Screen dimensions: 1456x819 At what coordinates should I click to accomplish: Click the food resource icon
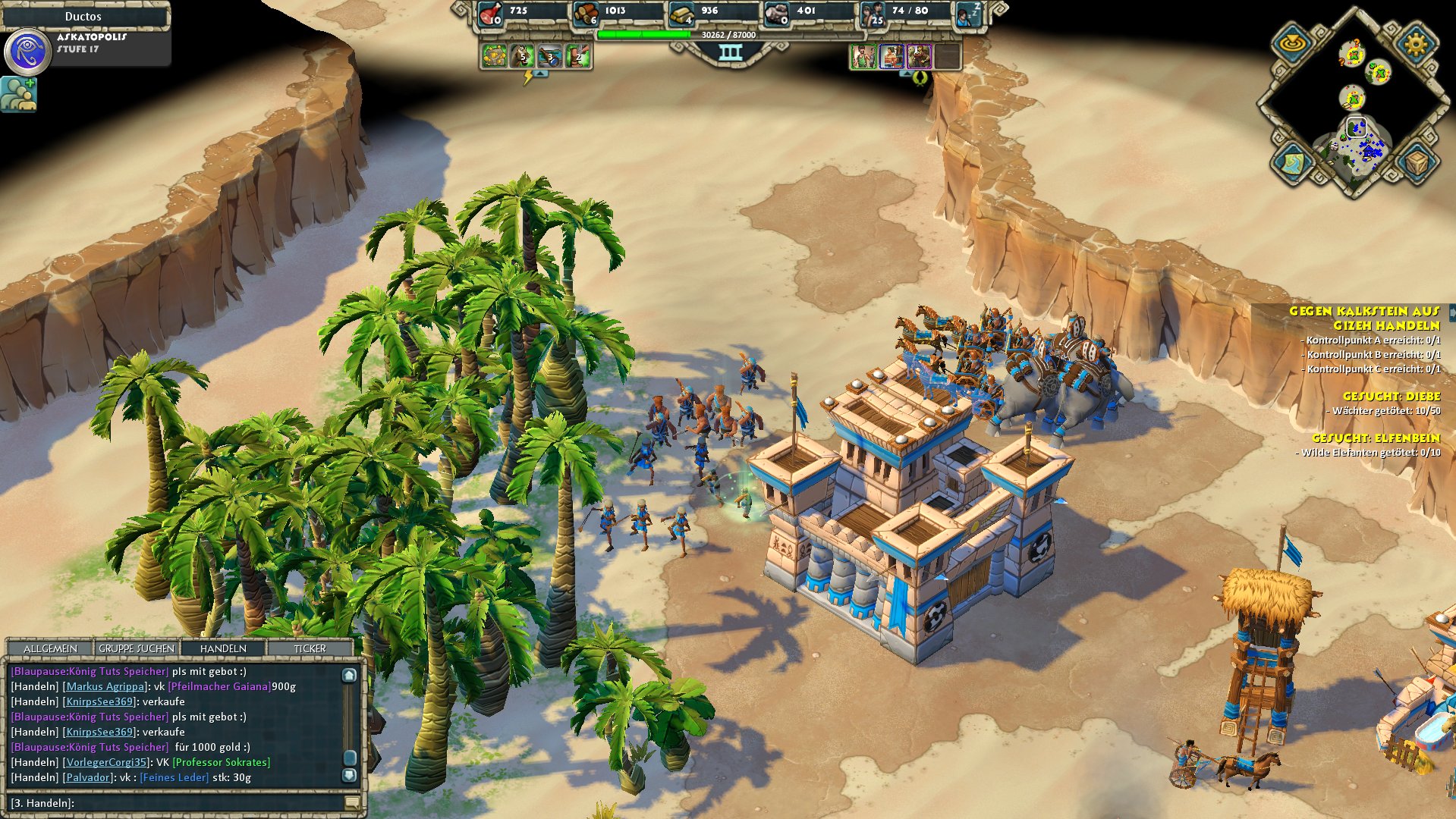point(491,13)
